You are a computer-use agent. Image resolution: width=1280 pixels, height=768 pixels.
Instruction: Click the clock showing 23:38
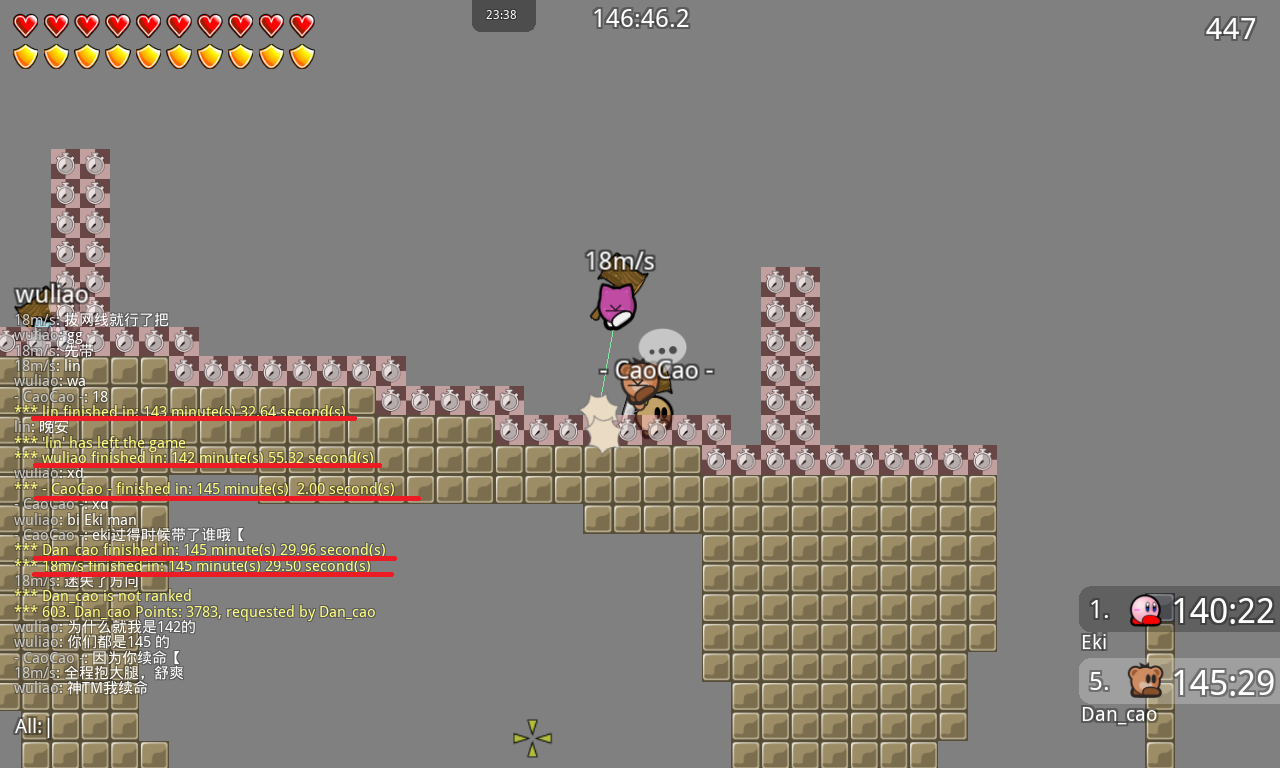(503, 15)
